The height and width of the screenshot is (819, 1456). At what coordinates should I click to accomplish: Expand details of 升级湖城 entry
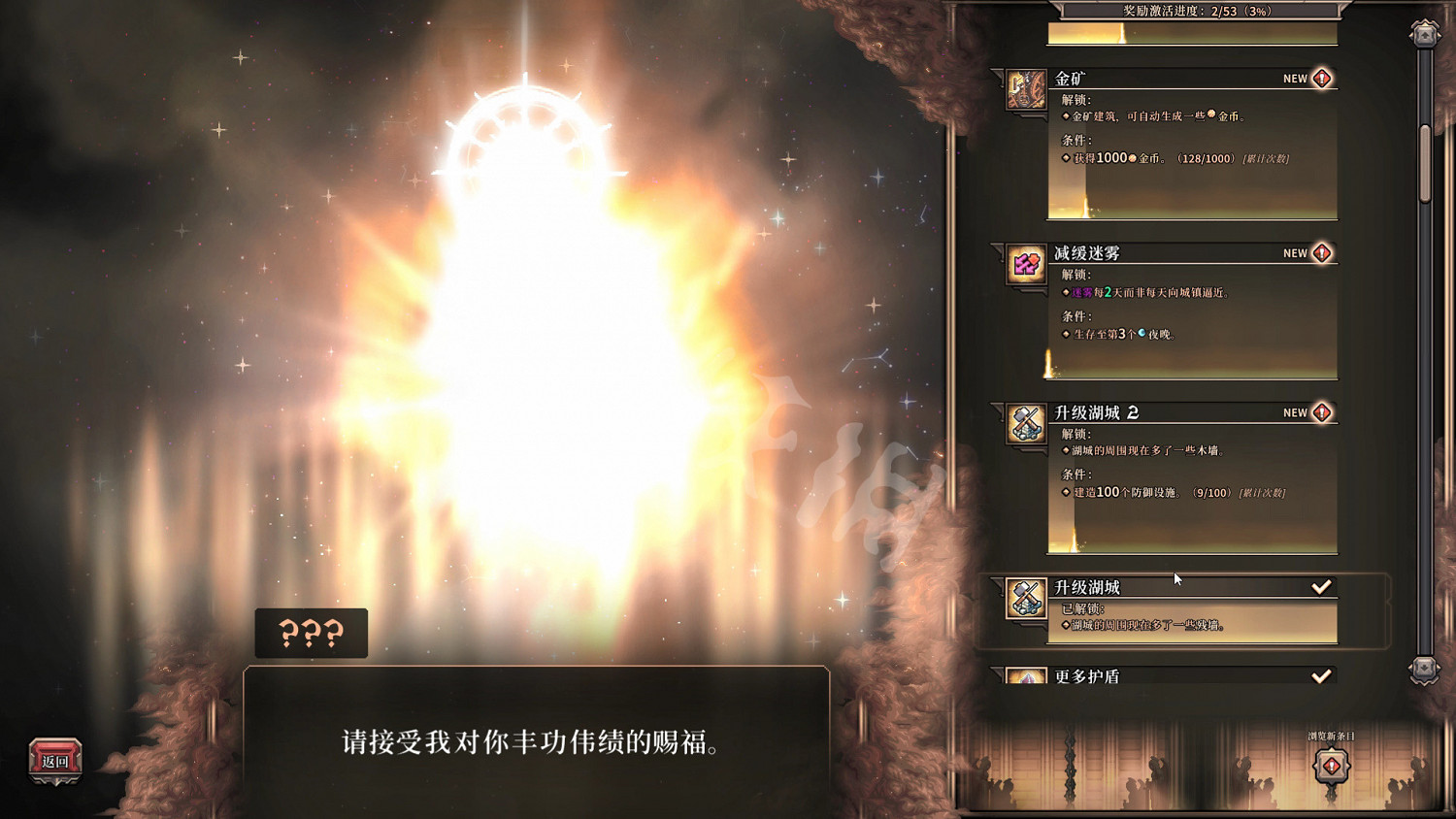[x=1165, y=586]
